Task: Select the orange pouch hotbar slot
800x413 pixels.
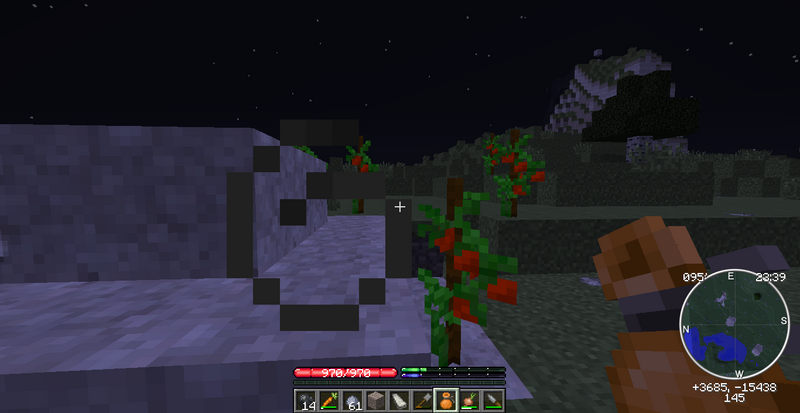Action: tap(445, 401)
